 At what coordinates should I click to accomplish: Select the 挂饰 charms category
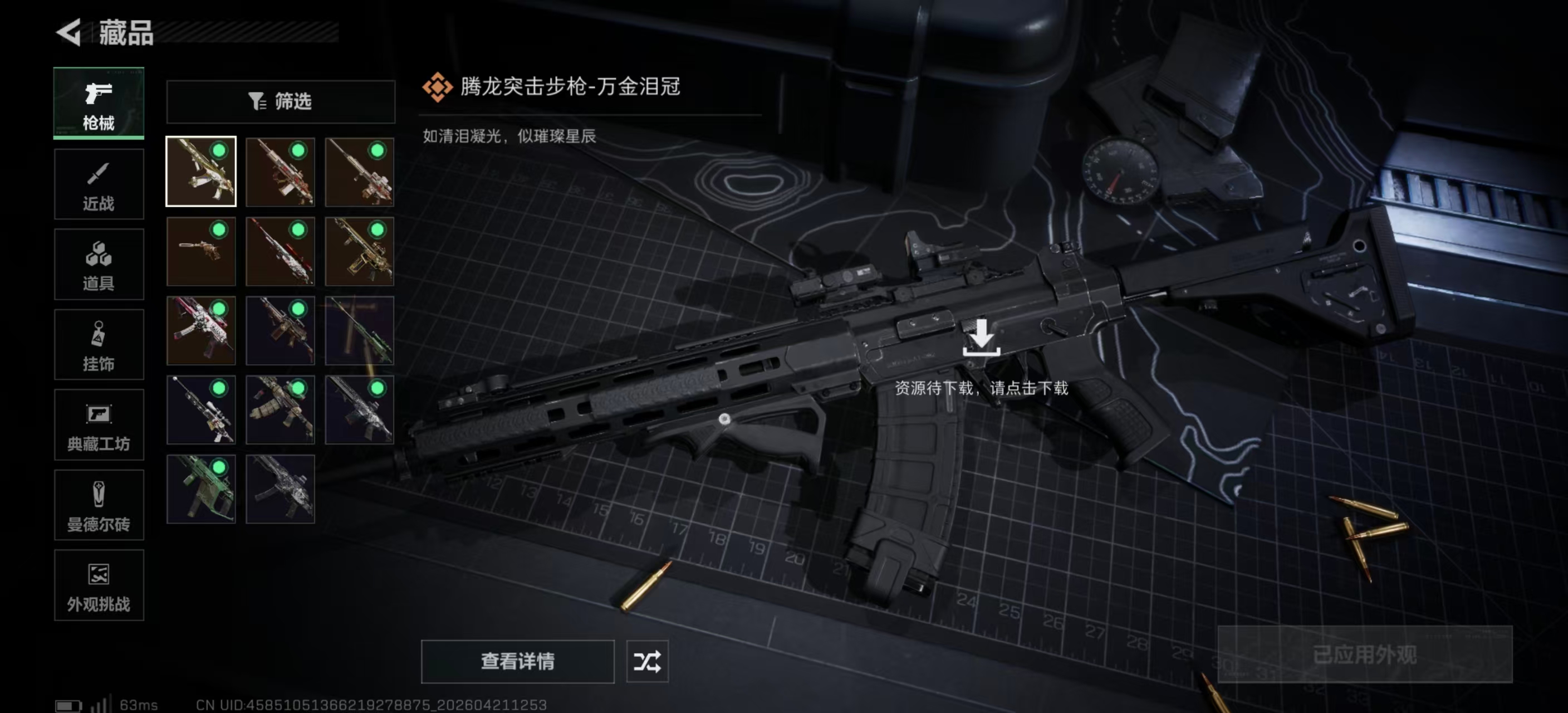[99, 345]
